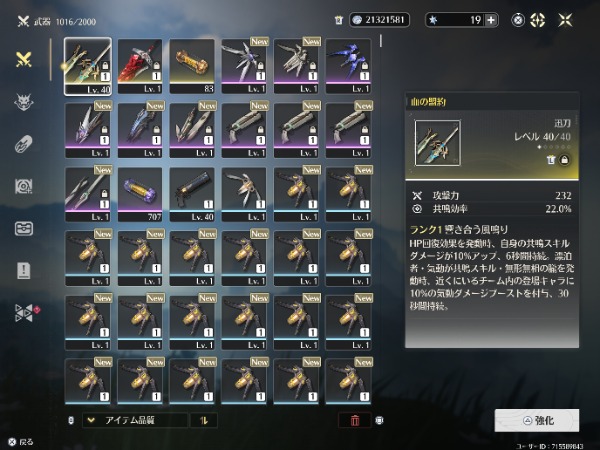Open the weapons category tab with crossed swords
This screenshot has height=450, width=600.
click(x=23, y=59)
